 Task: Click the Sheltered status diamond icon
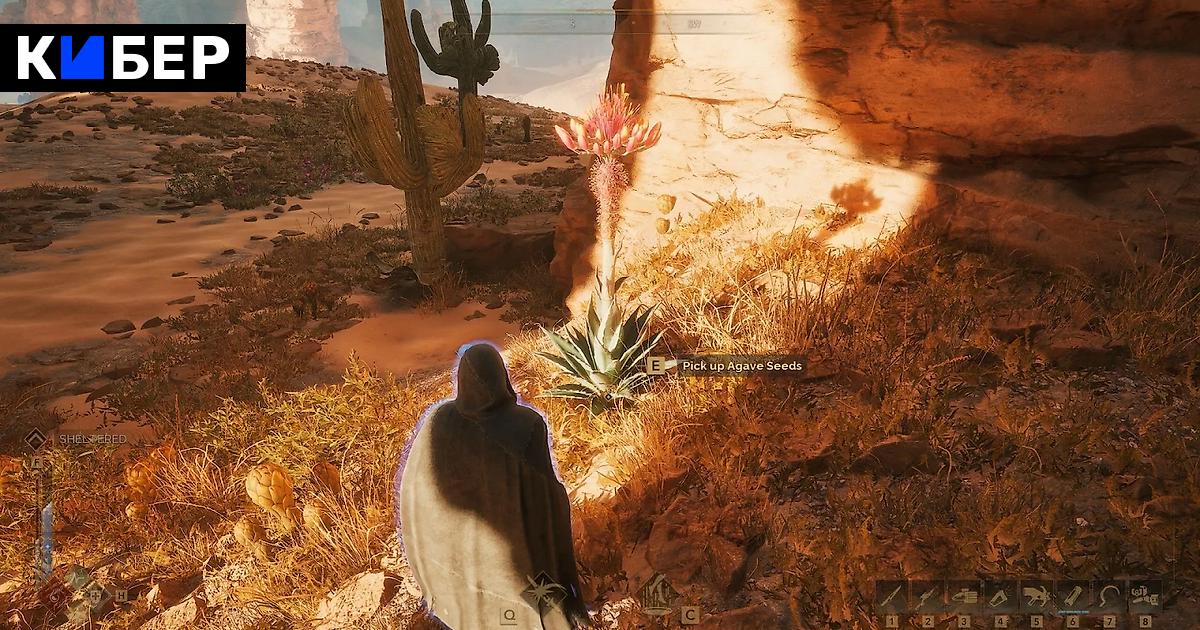point(36,438)
